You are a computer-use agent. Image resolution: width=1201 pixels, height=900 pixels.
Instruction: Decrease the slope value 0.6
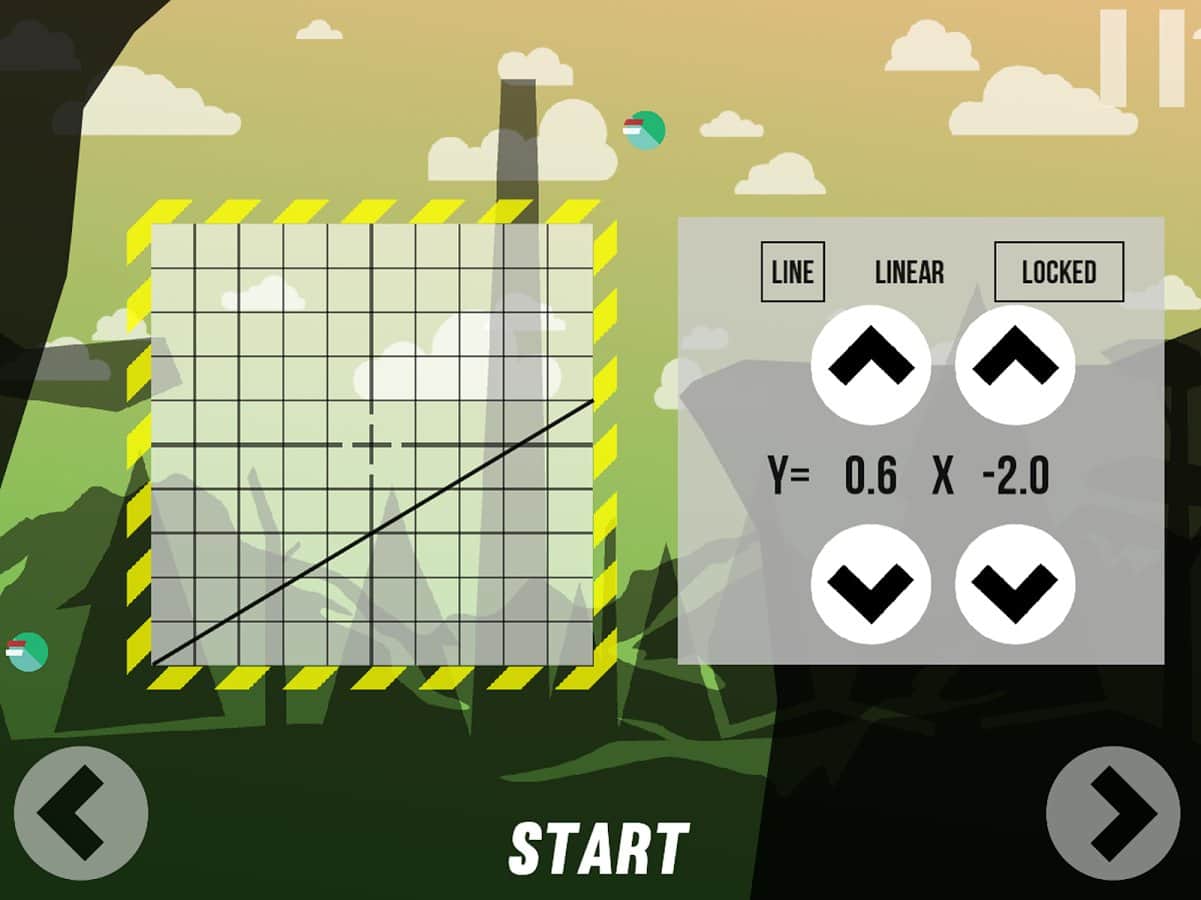(871, 584)
